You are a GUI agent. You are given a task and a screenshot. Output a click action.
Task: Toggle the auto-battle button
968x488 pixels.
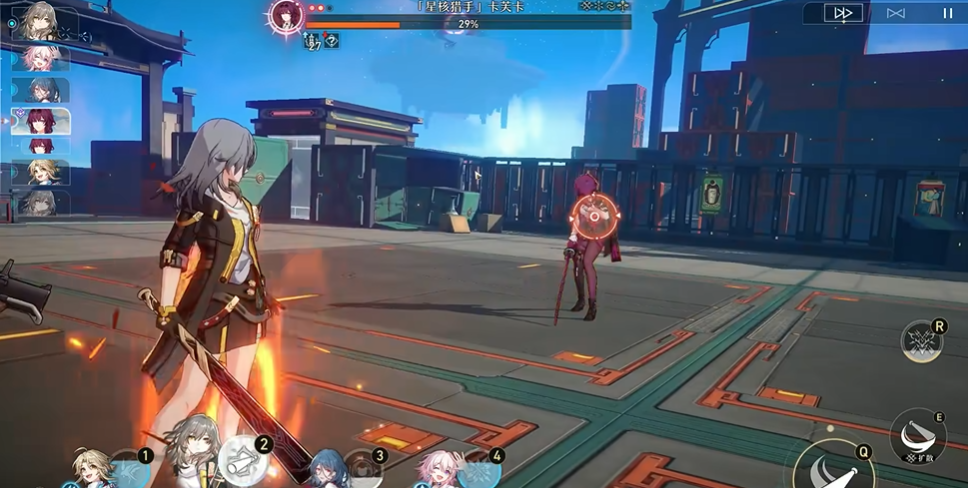coord(895,13)
